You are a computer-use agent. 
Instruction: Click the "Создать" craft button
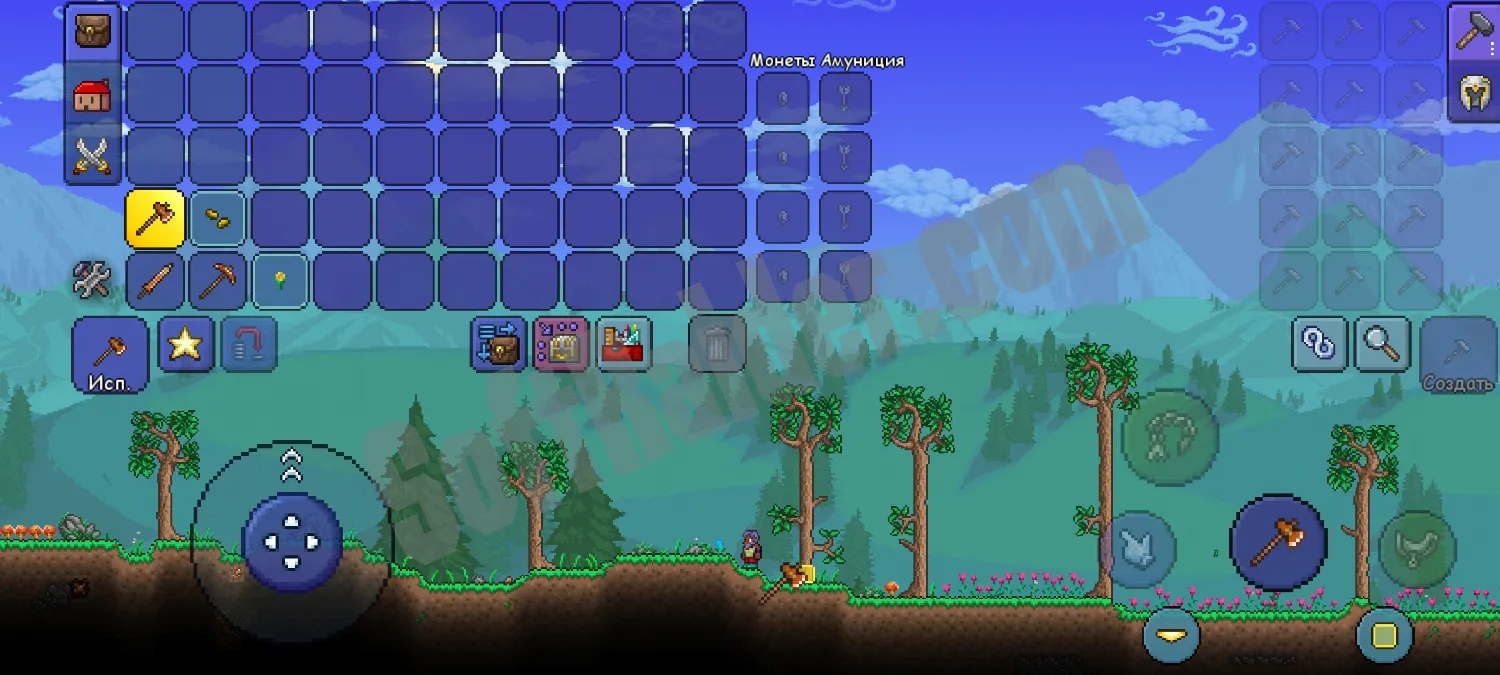coord(1458,355)
